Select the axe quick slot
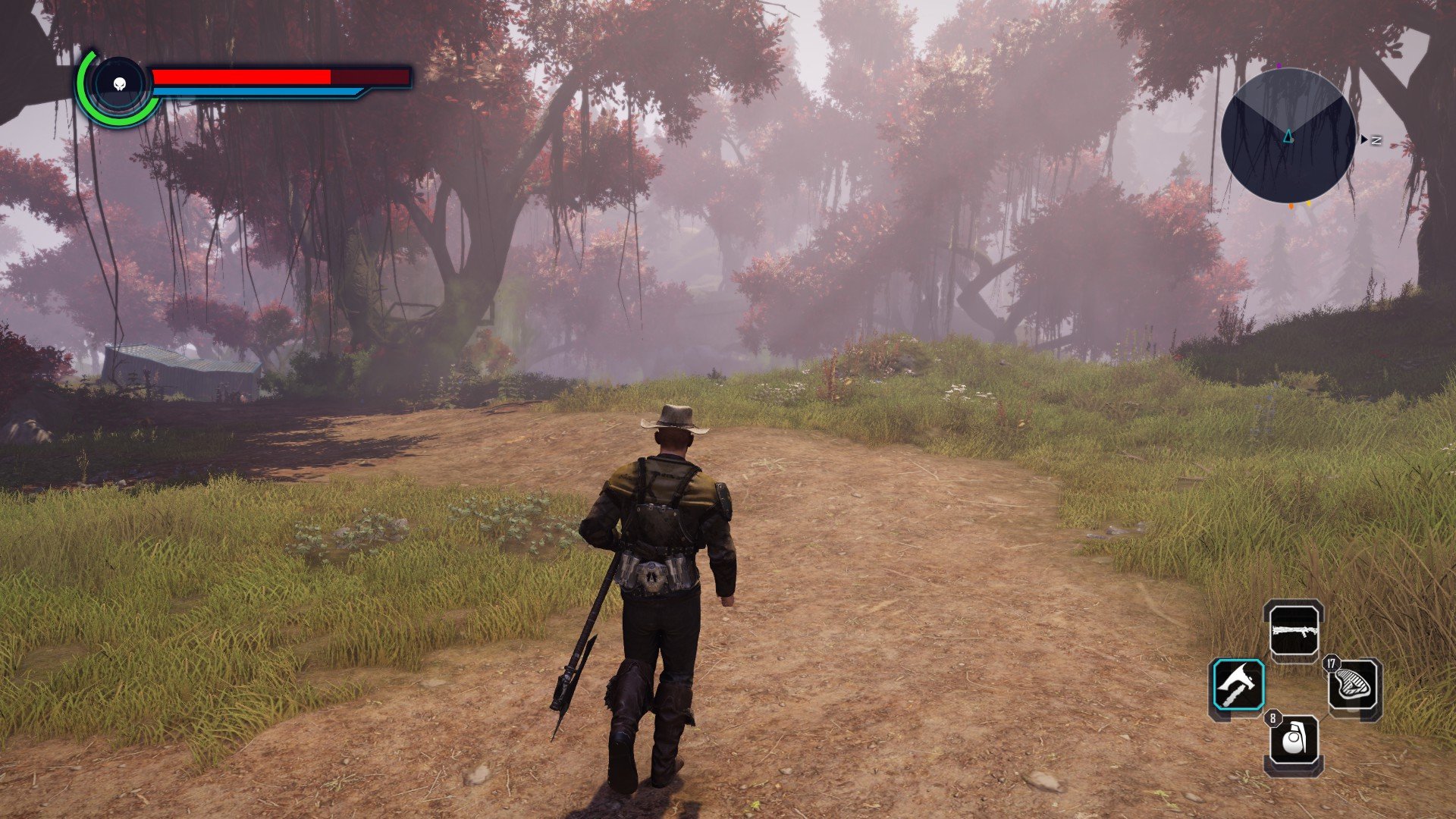Viewport: 1456px width, 819px height. [x=1238, y=686]
